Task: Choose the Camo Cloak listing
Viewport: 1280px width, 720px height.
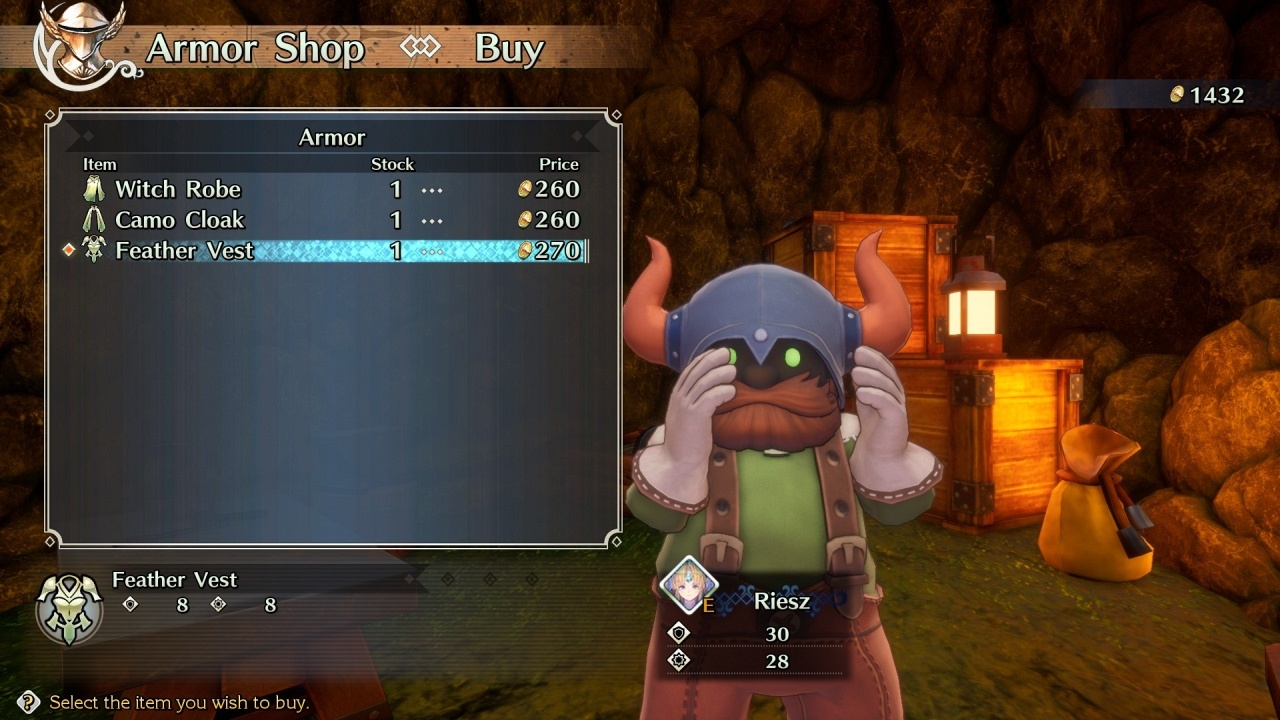Action: [180, 220]
